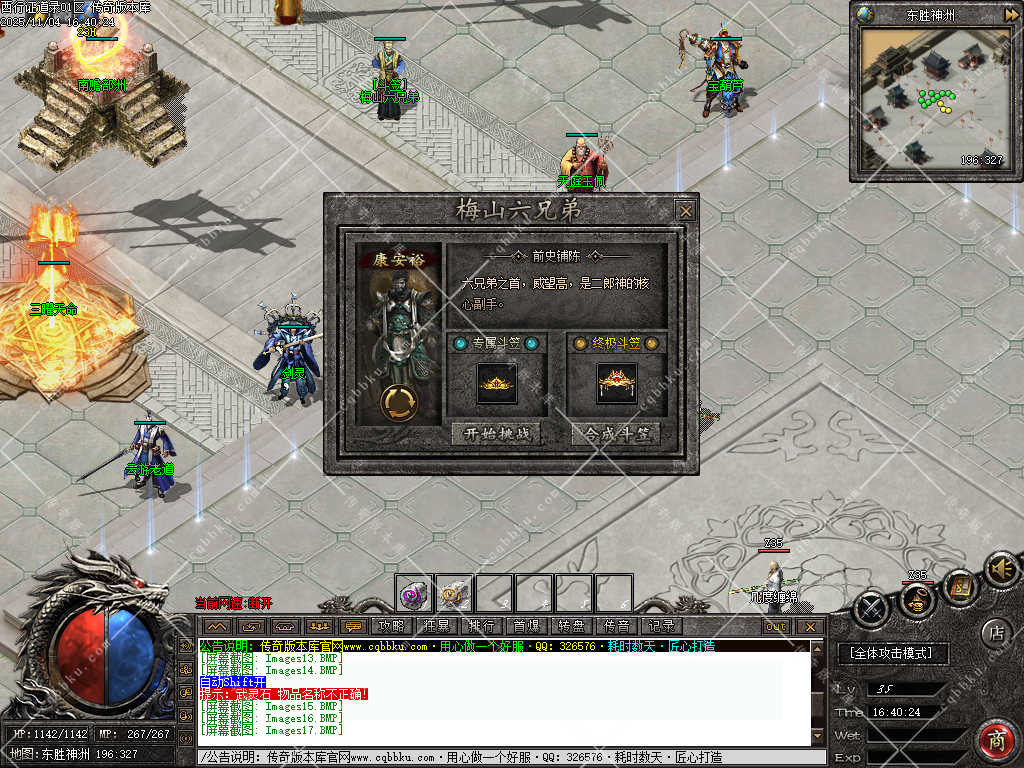Click the circular rotate arrows under 康安裕

point(400,401)
